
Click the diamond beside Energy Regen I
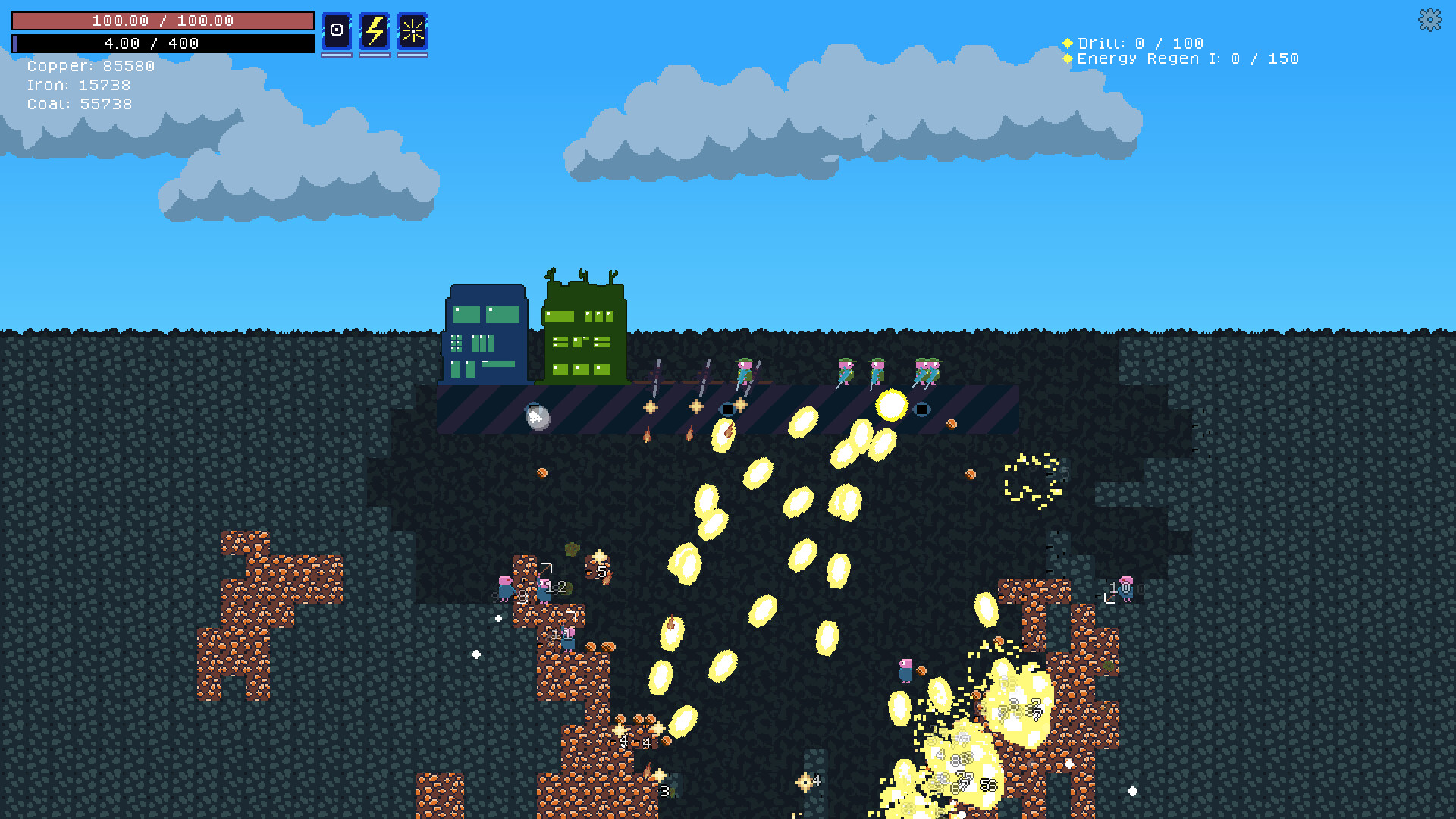[1068, 58]
